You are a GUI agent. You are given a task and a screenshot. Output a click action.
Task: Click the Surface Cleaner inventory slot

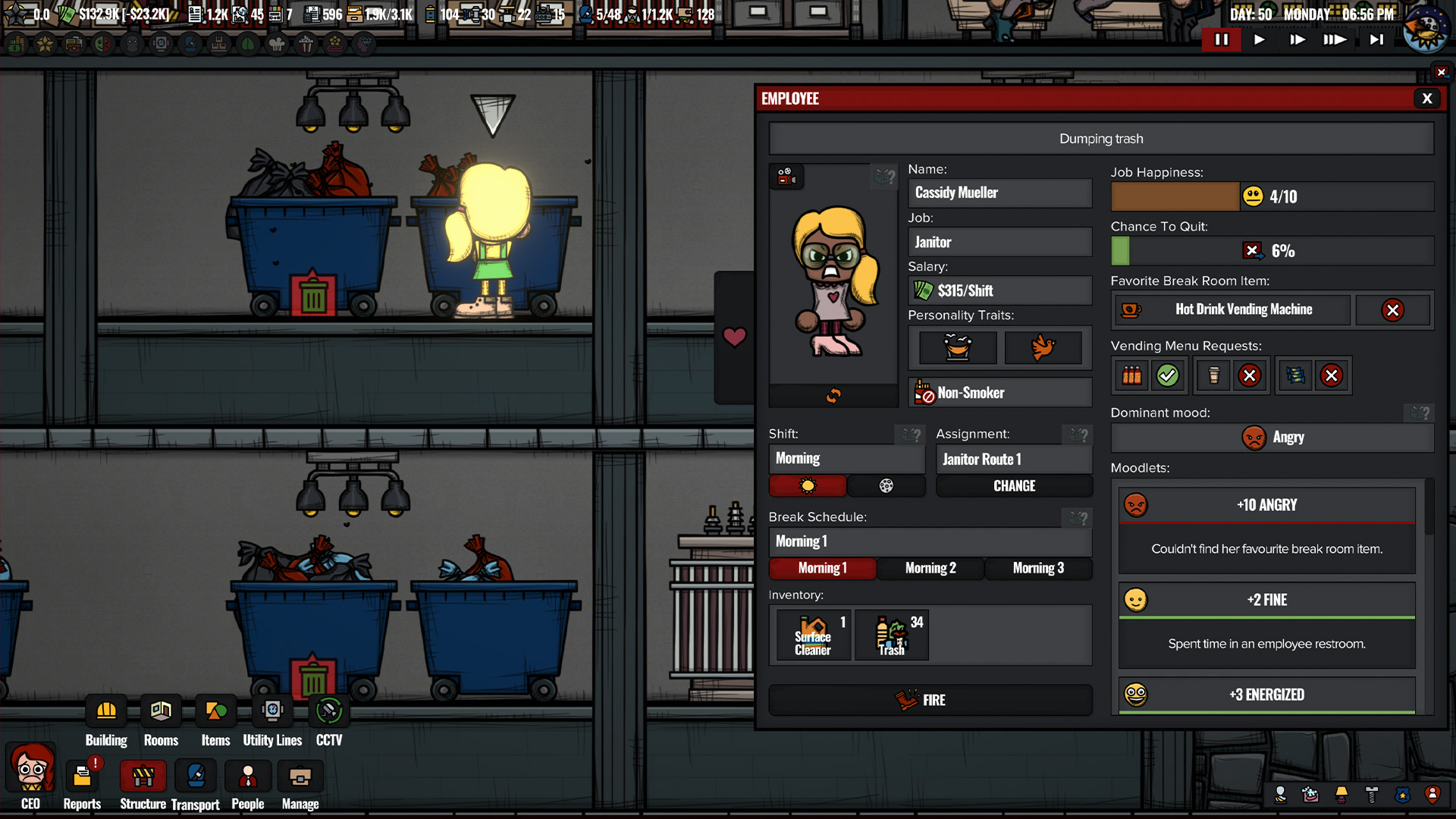(813, 635)
